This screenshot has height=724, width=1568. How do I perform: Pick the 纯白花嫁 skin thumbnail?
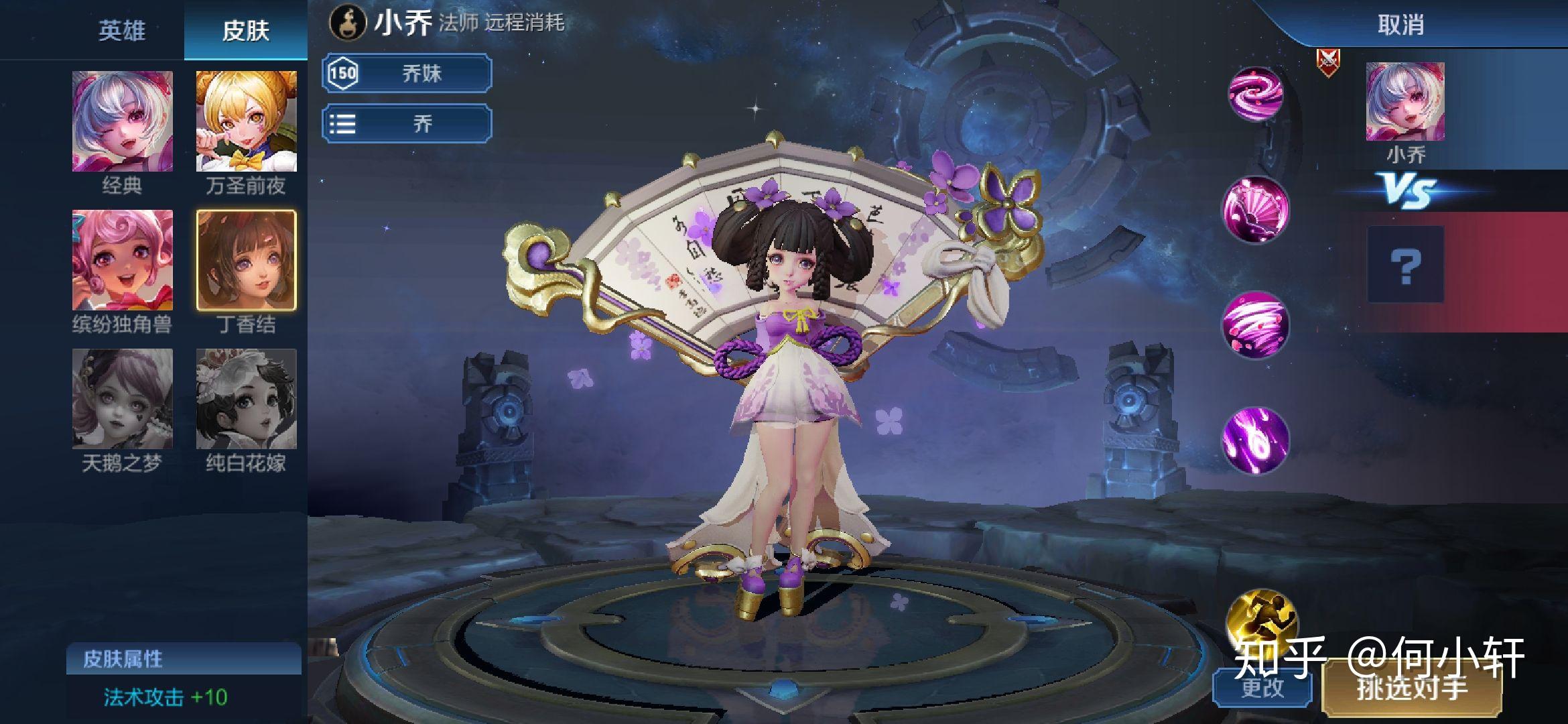(x=246, y=399)
